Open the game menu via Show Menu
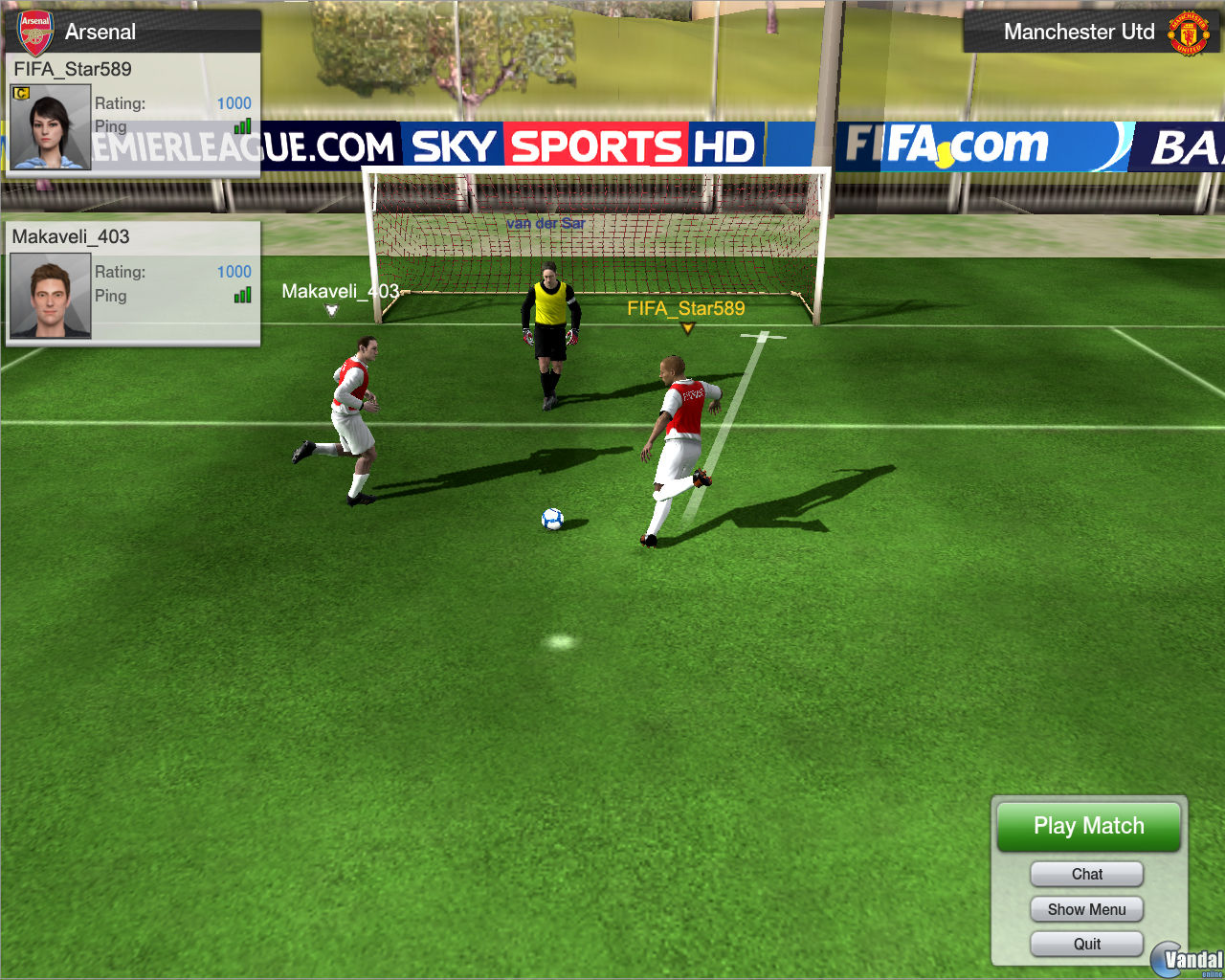The height and width of the screenshot is (980, 1225). click(1086, 909)
